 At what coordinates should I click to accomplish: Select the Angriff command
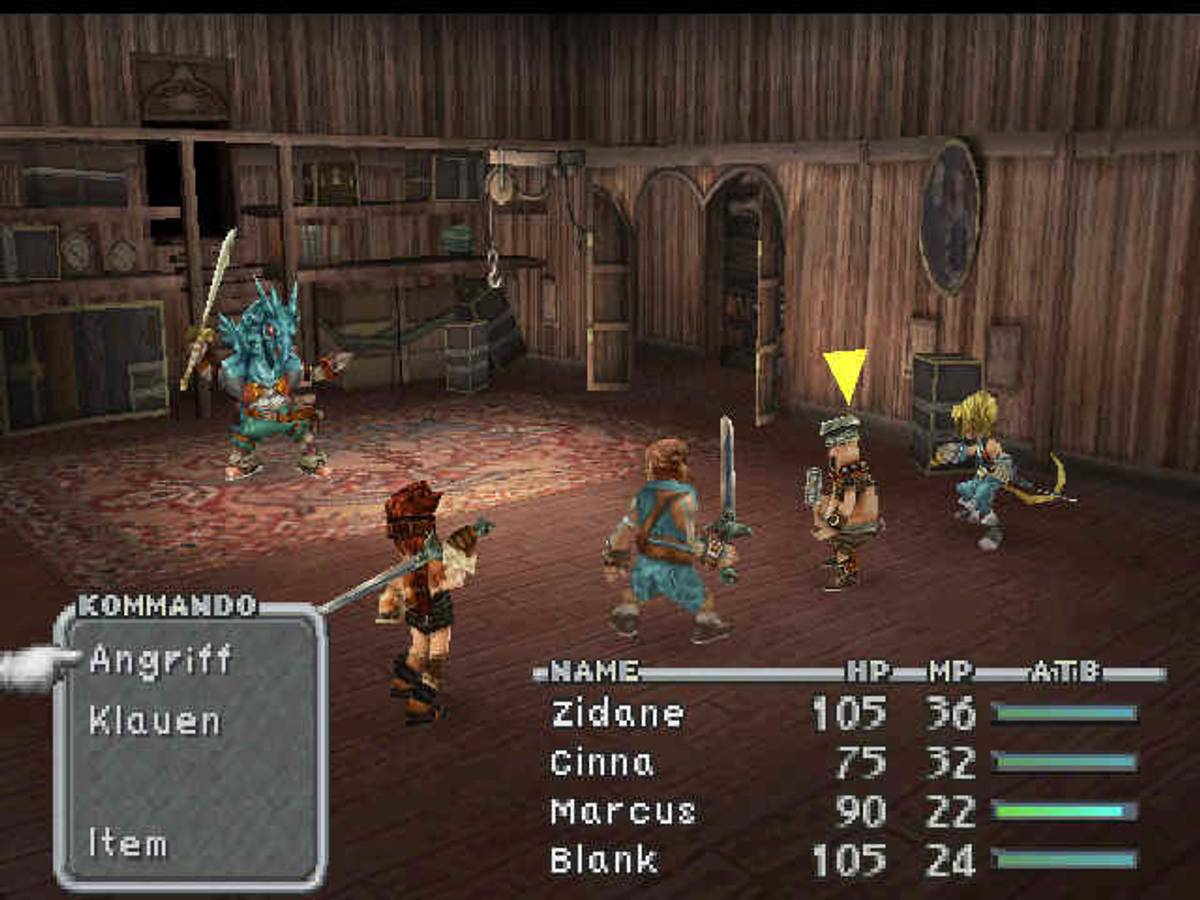(x=160, y=660)
